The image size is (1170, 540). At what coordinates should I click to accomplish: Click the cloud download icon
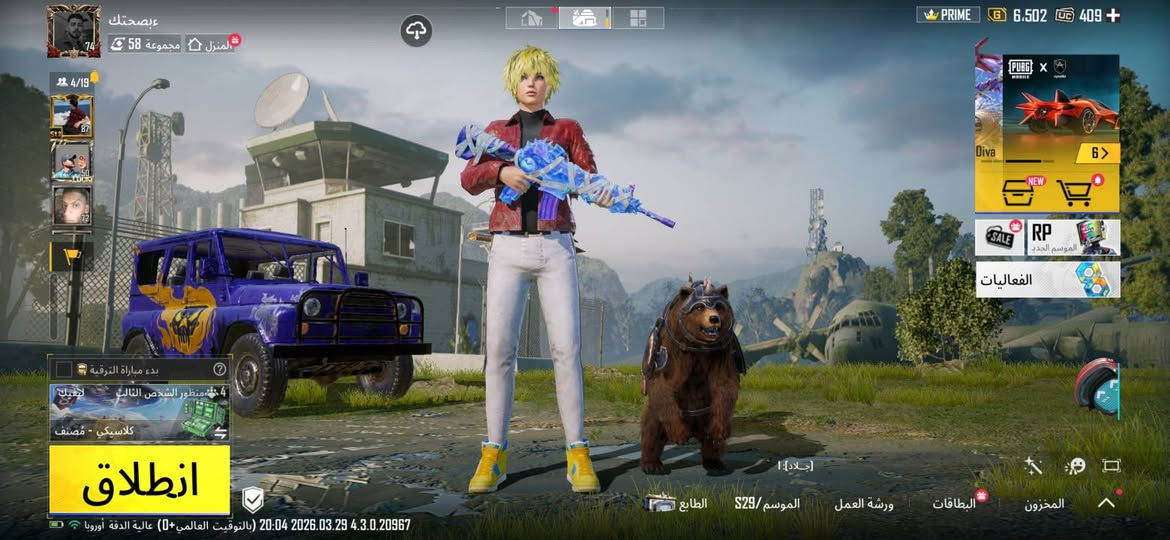click(x=416, y=31)
